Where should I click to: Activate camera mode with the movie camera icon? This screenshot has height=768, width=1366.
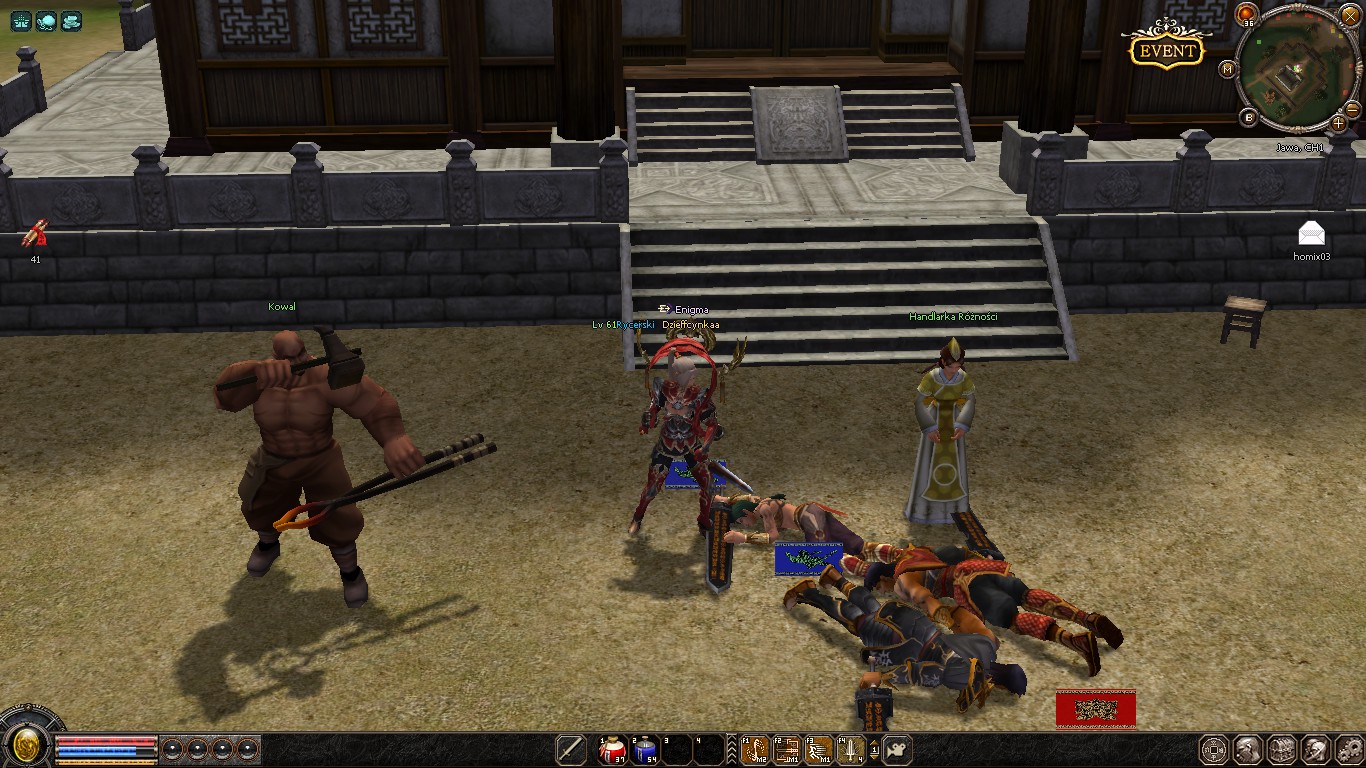(x=897, y=751)
